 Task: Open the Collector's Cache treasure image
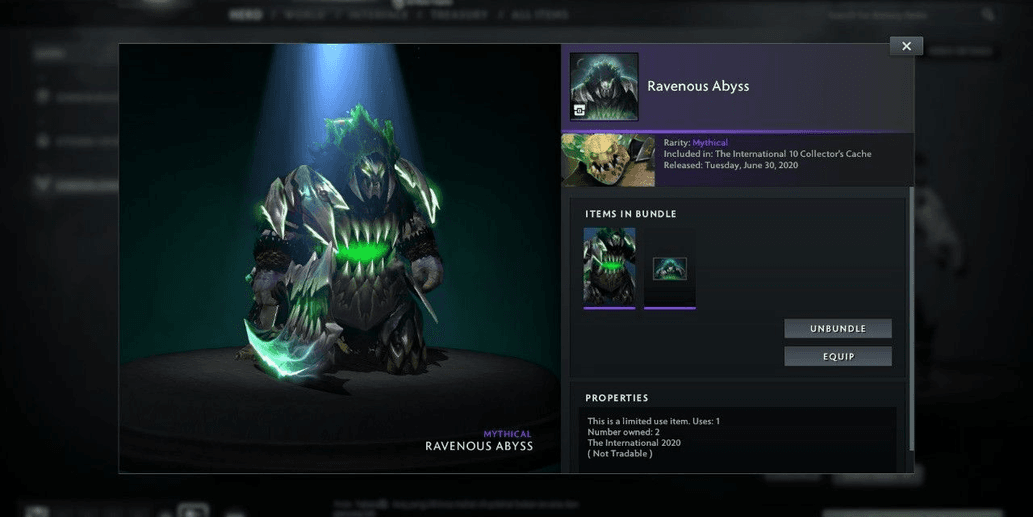[x=608, y=160]
